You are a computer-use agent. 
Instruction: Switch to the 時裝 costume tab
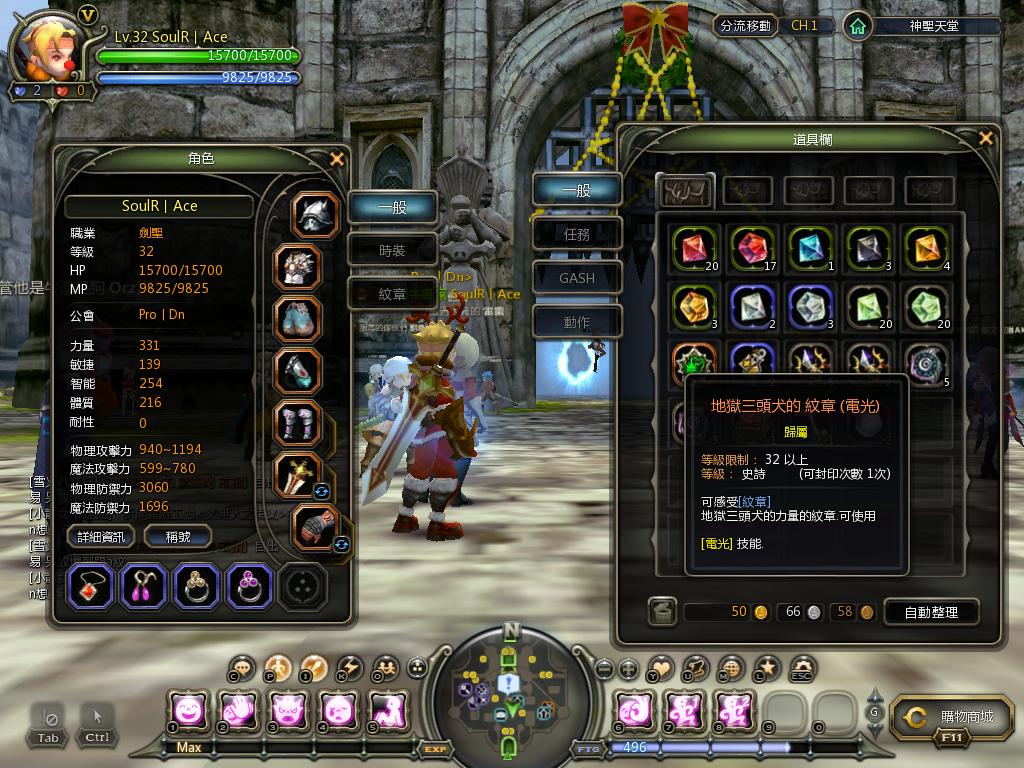(x=392, y=251)
